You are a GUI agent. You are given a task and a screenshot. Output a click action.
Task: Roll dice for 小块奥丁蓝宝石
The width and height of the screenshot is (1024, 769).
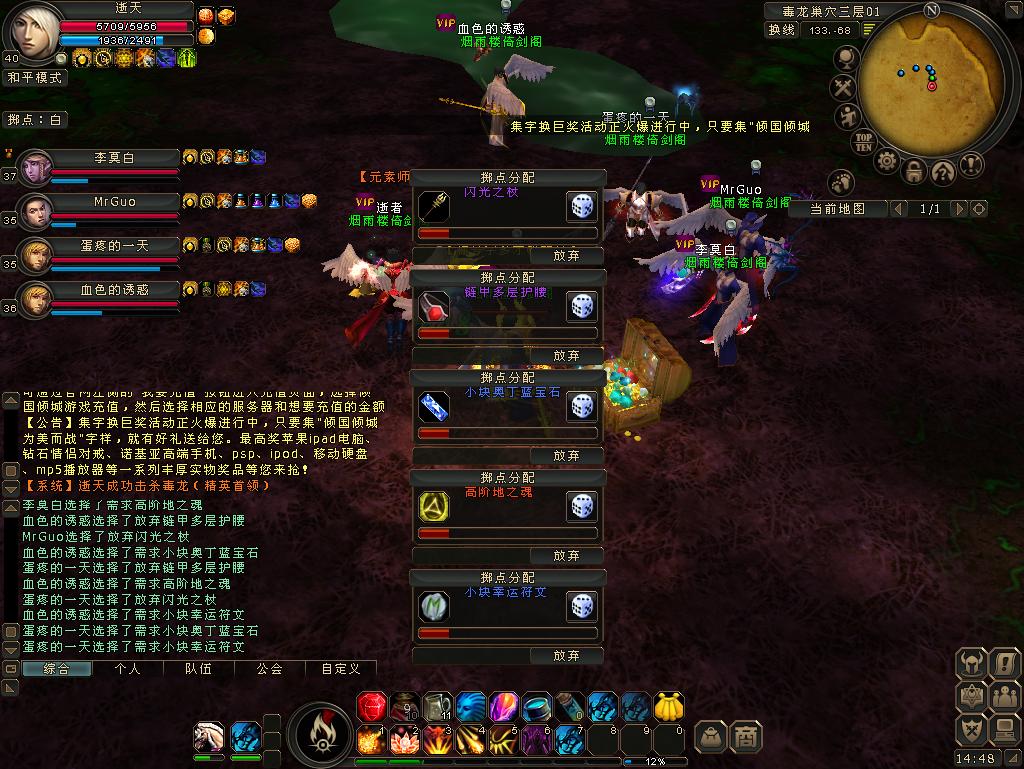coord(582,406)
